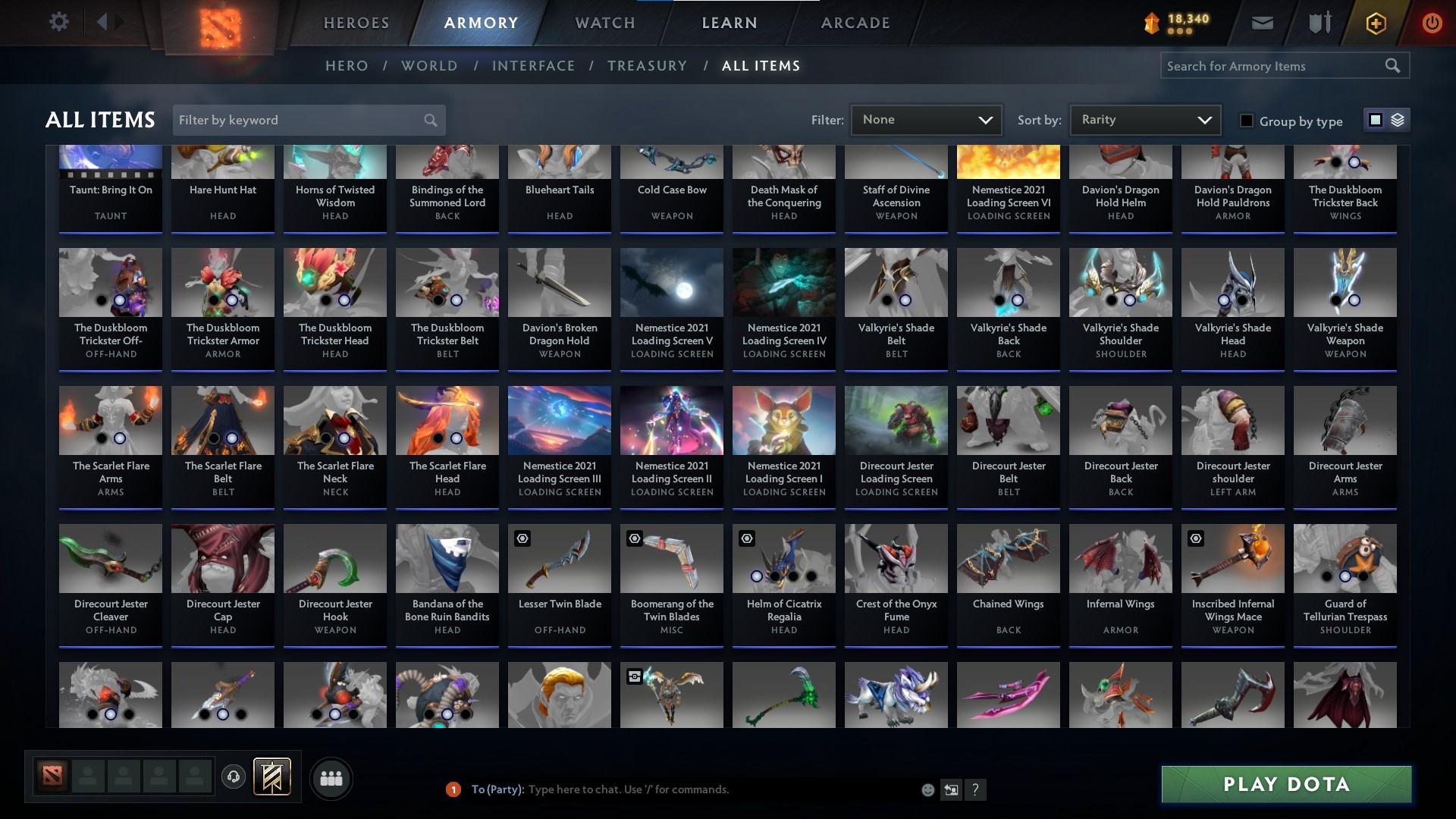Click the voice chat headset icon
The image size is (1456, 819).
point(234,777)
